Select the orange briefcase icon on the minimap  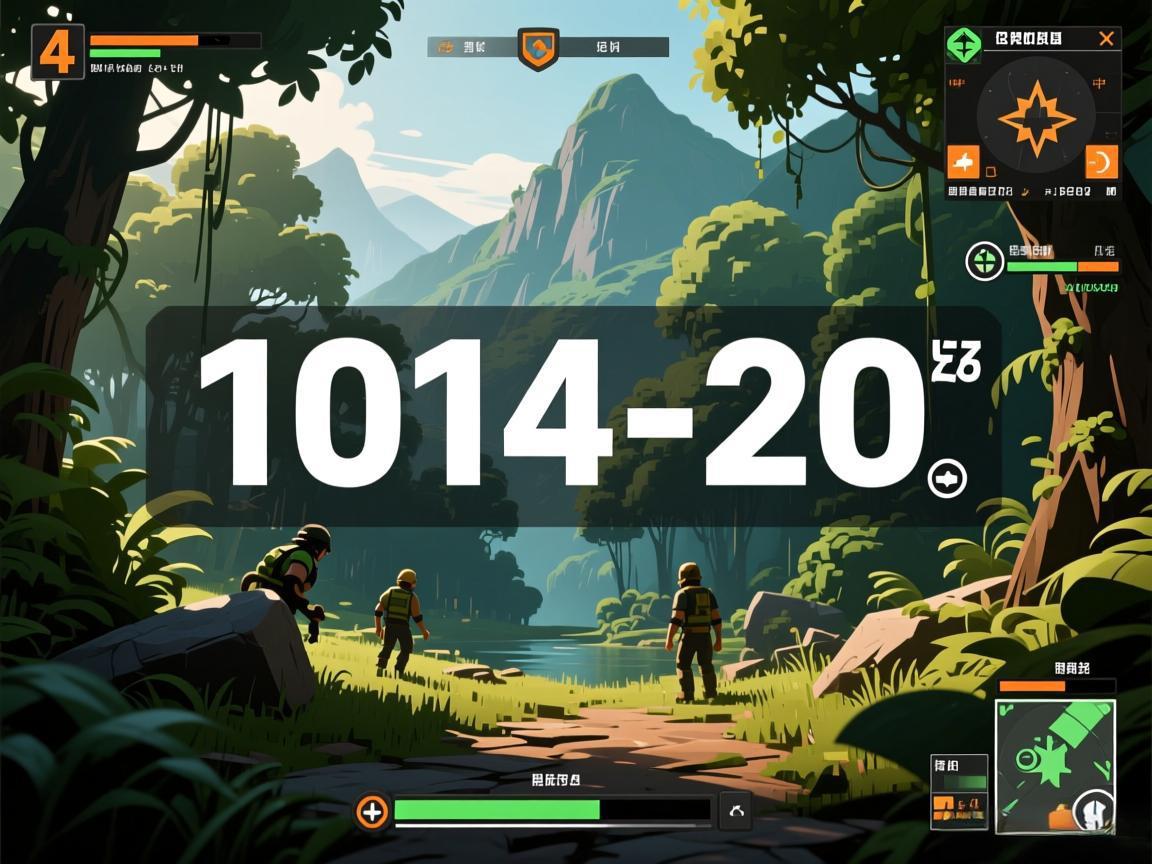click(1058, 819)
